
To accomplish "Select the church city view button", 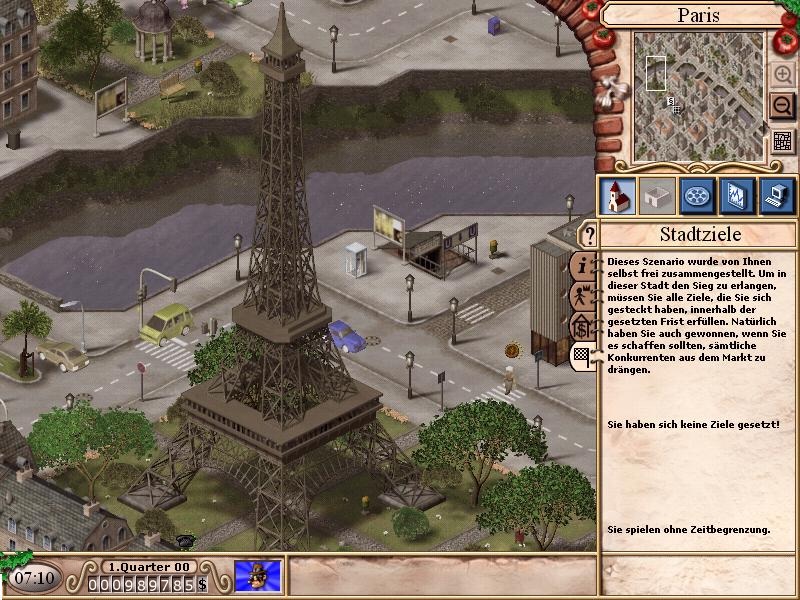I will pyautogui.click(x=616, y=196).
